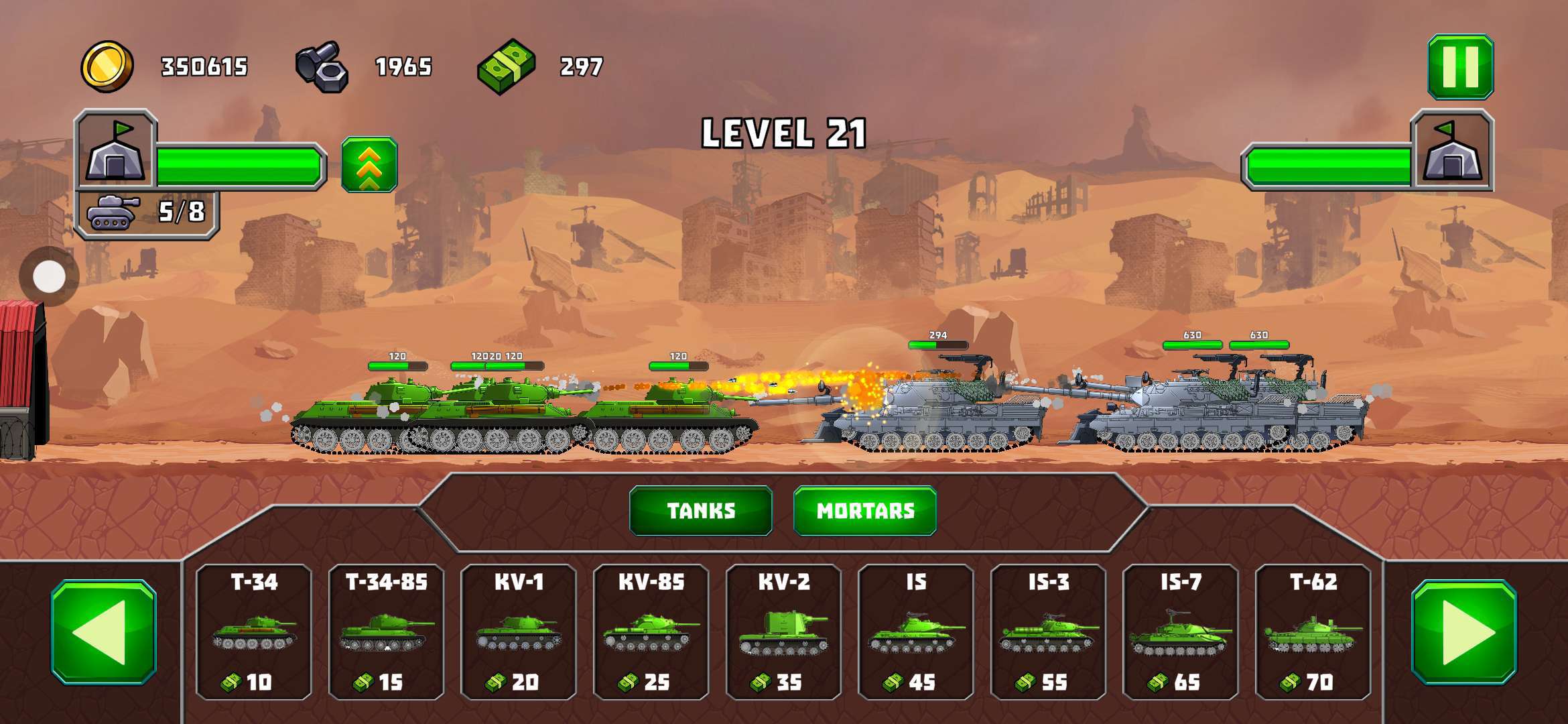This screenshot has height=724, width=1568.
Task: Activate the green double-chevron upgrade button
Action: coord(369,165)
